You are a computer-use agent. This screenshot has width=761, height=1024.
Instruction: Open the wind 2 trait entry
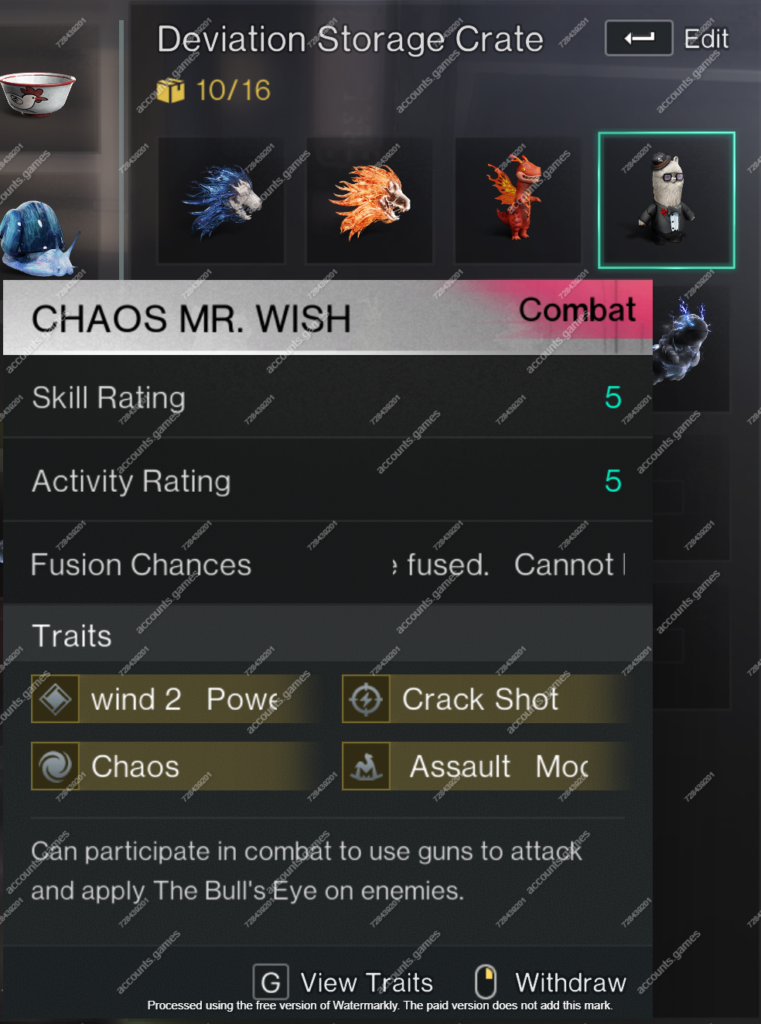[170, 700]
